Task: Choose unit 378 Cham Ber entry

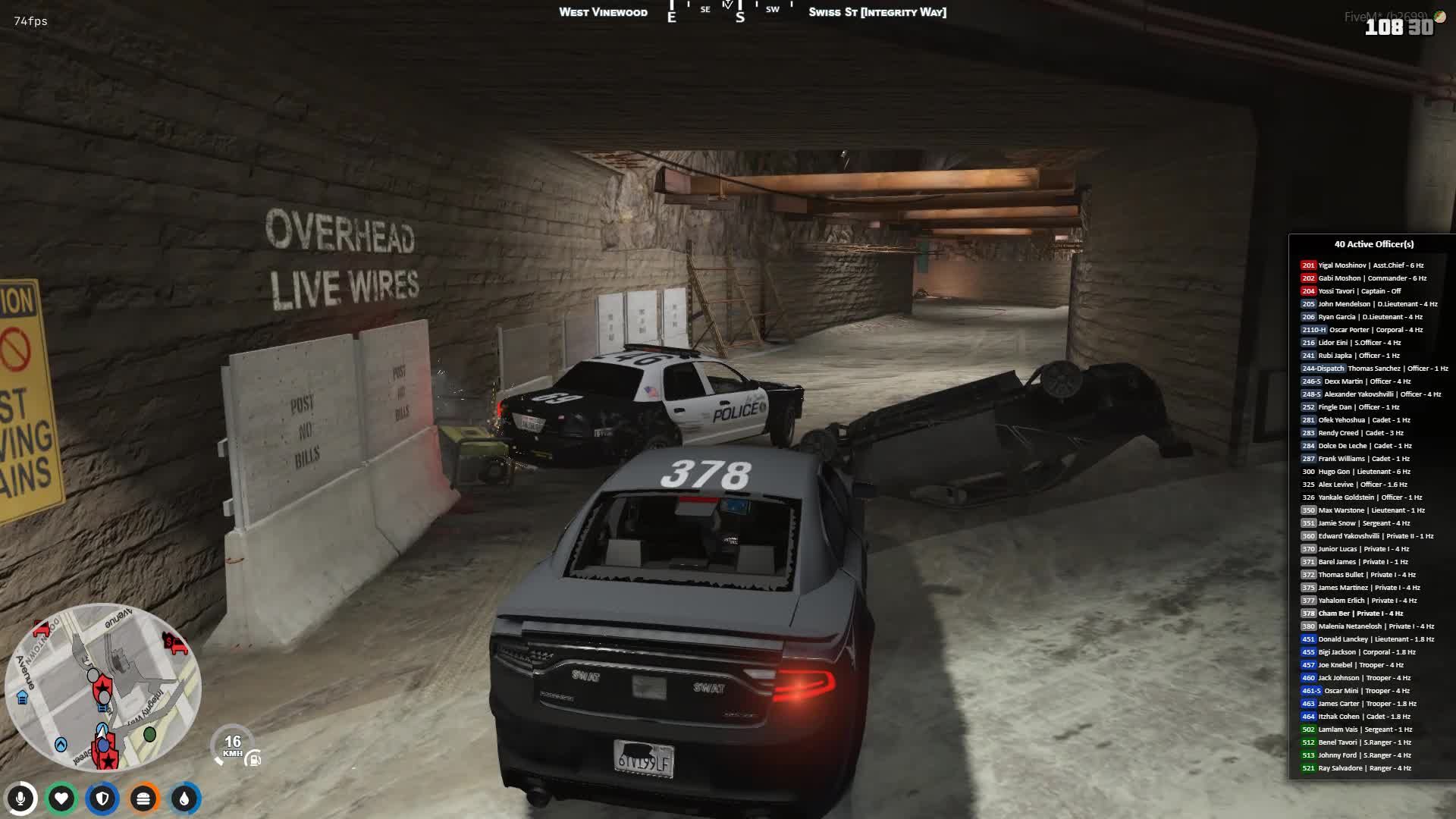Action: point(1352,613)
